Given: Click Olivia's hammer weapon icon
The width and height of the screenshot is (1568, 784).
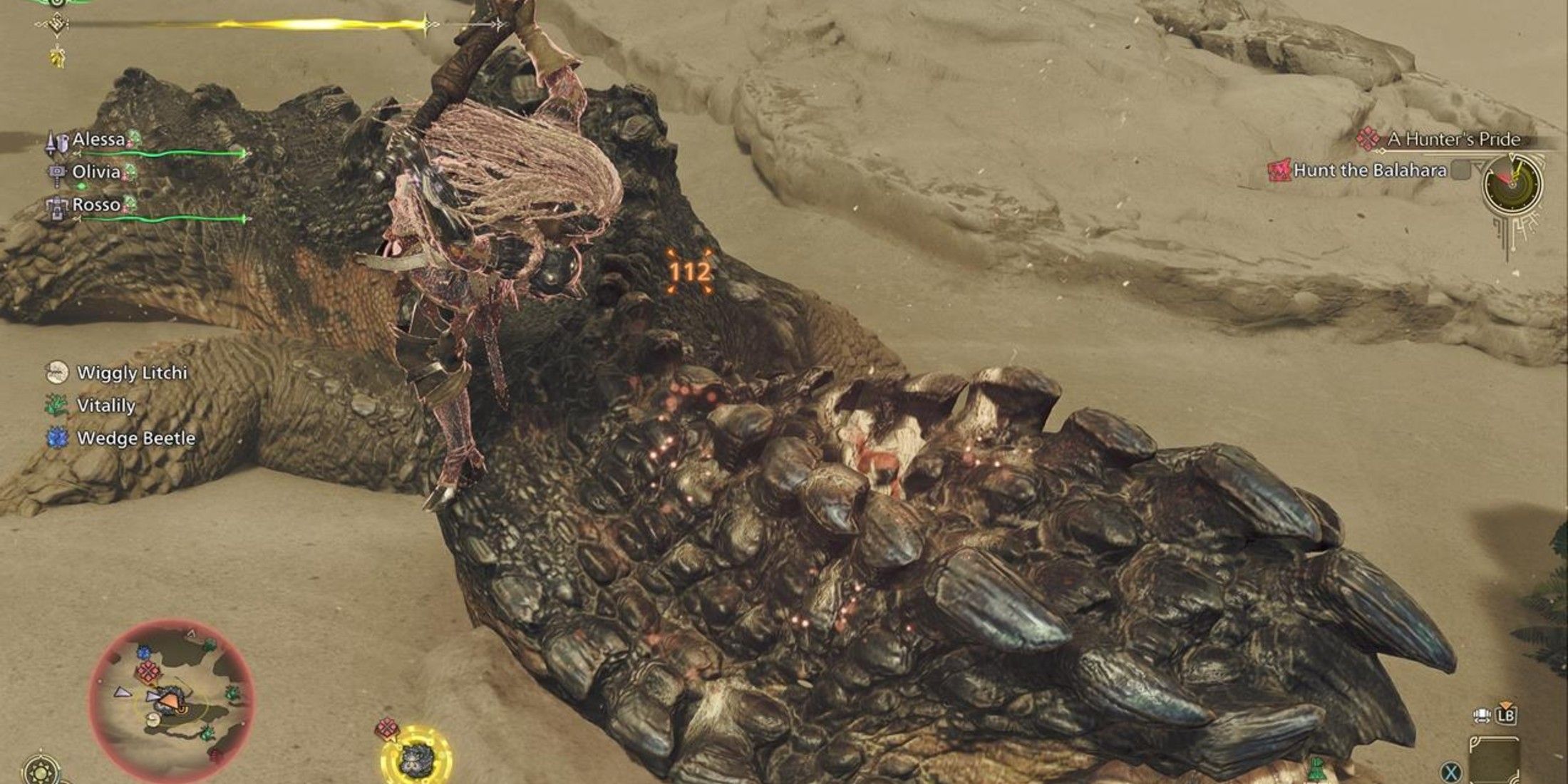Looking at the screenshot, I should (56, 175).
